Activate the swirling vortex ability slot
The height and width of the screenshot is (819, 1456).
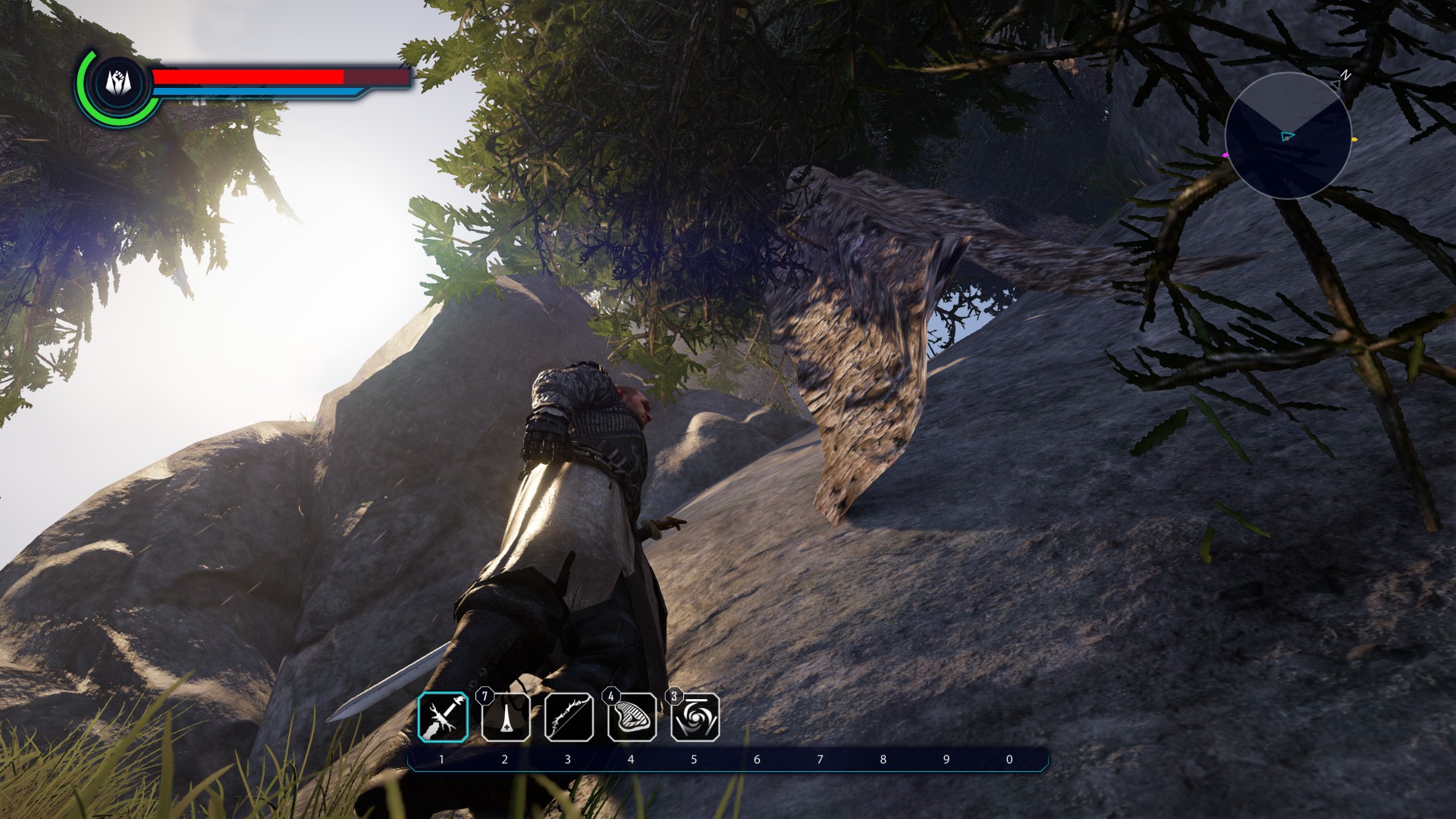[x=695, y=717]
